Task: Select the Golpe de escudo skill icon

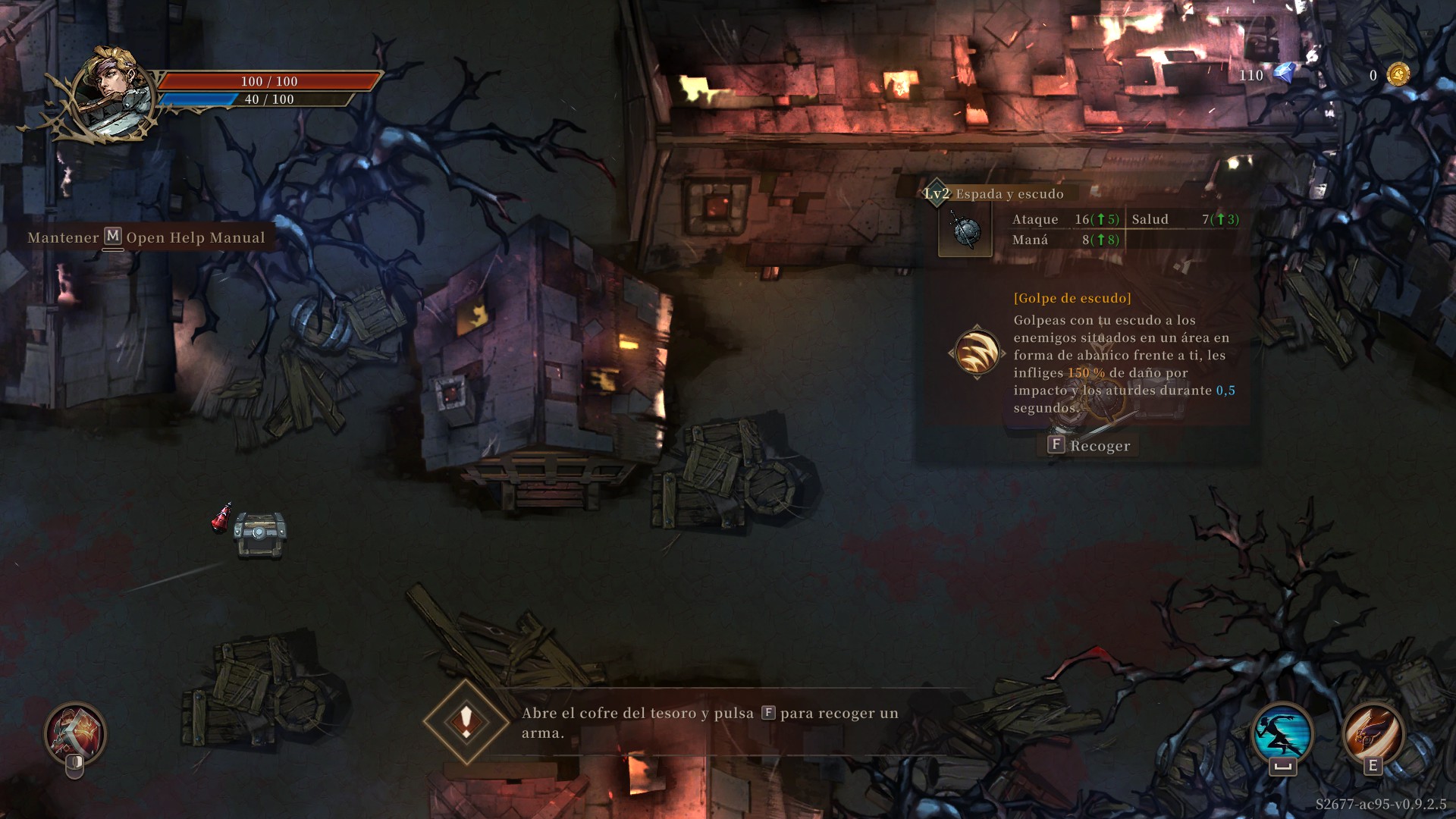Action: 977,353
